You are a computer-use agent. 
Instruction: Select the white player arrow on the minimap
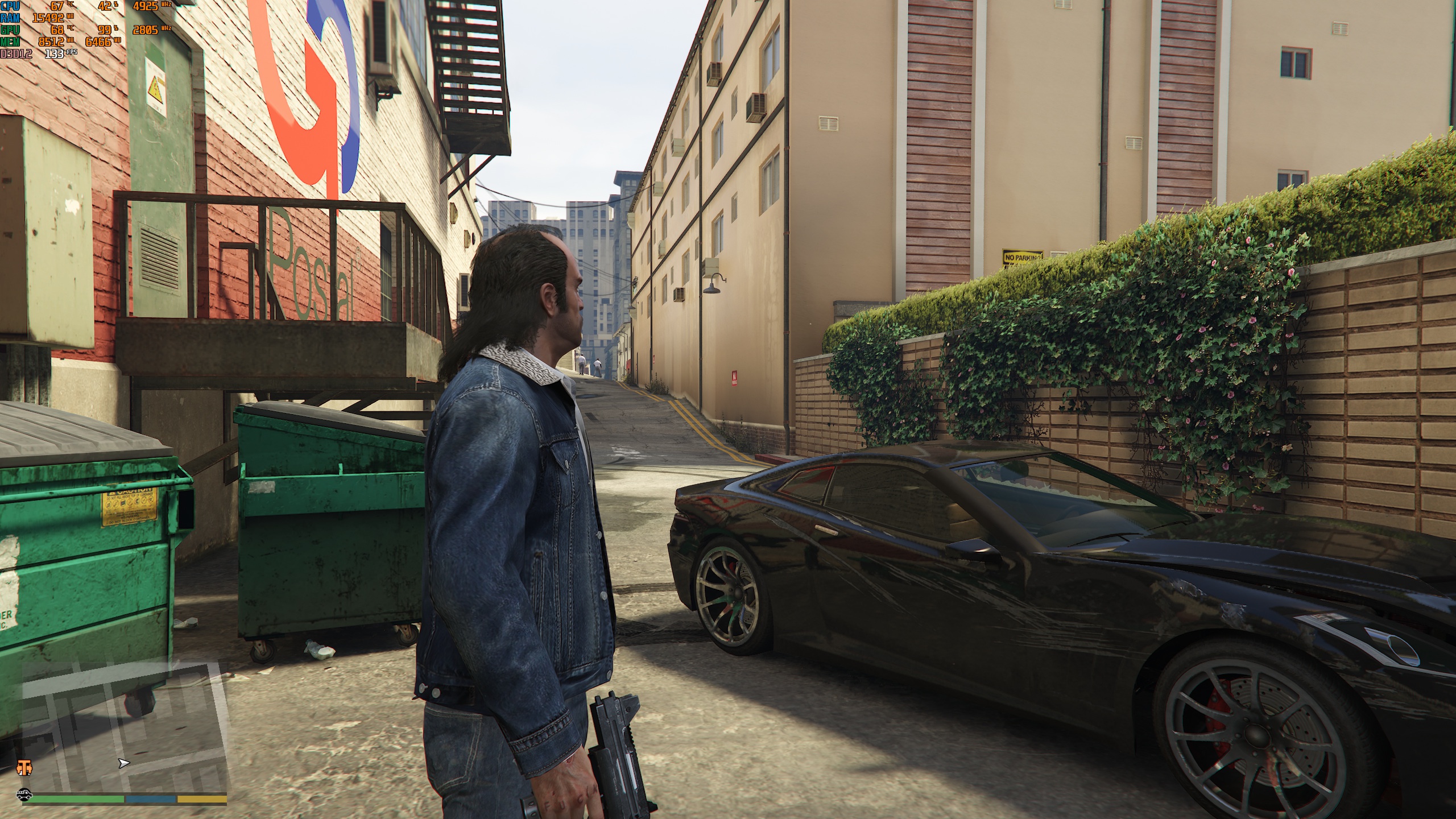123,763
